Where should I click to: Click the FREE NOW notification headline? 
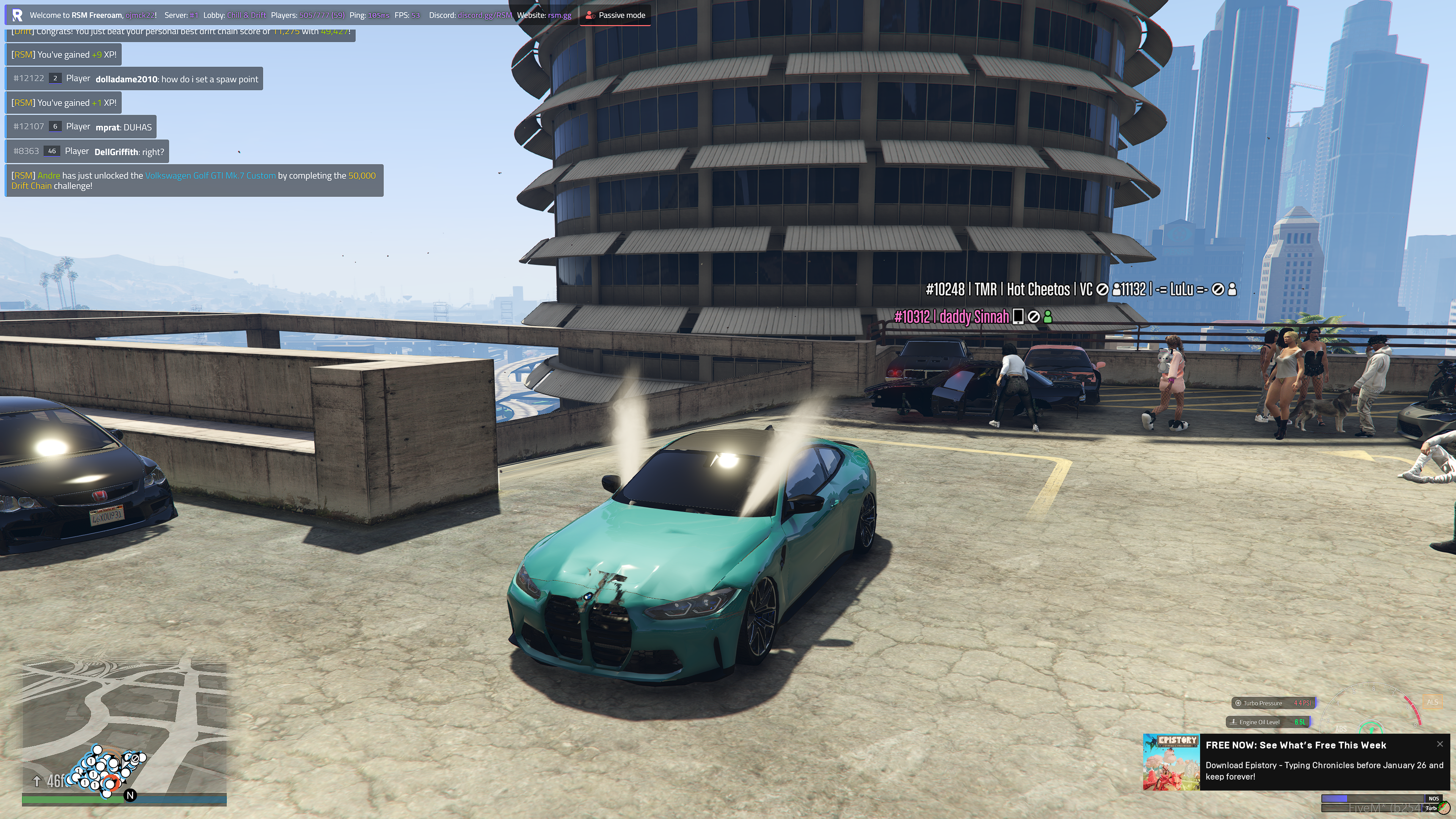tap(1296, 745)
